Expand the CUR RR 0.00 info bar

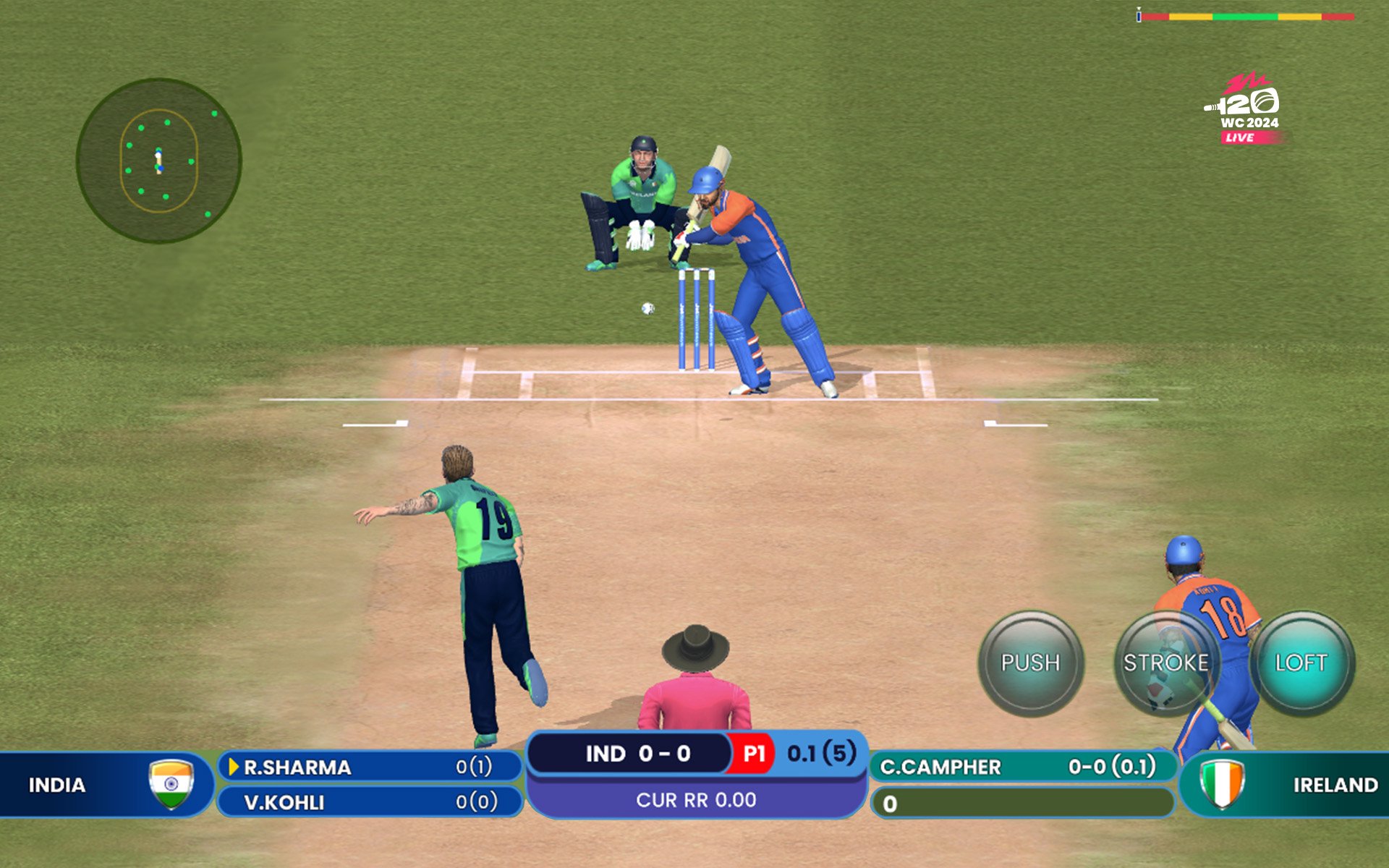(697, 800)
